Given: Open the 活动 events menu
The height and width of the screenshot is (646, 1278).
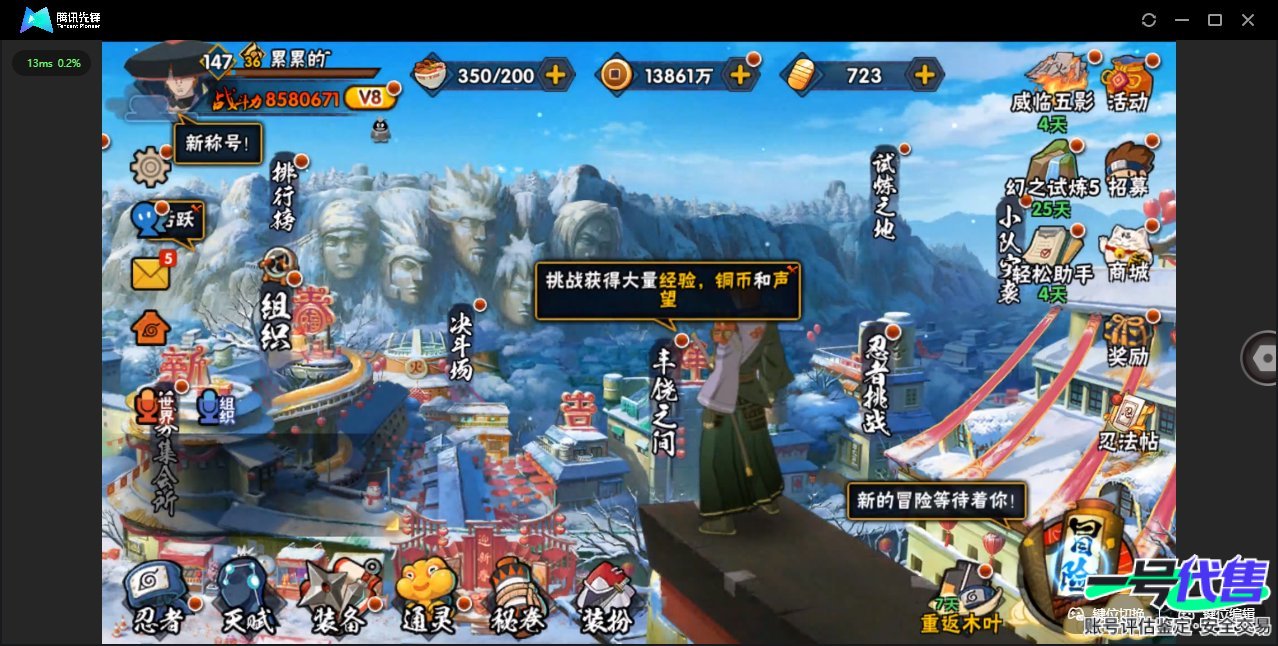Looking at the screenshot, I should [1127, 84].
